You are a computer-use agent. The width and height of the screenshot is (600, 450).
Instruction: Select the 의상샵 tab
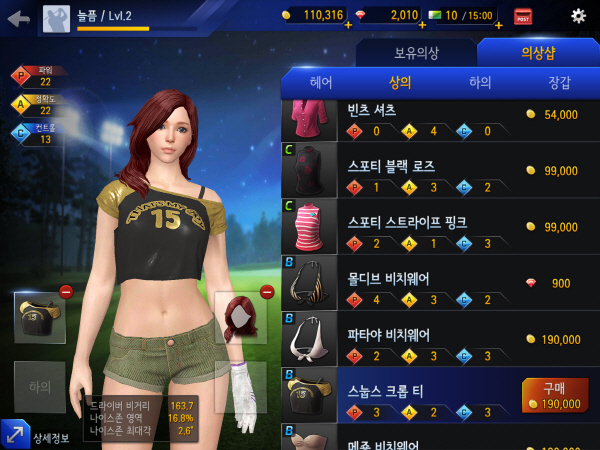(538, 52)
